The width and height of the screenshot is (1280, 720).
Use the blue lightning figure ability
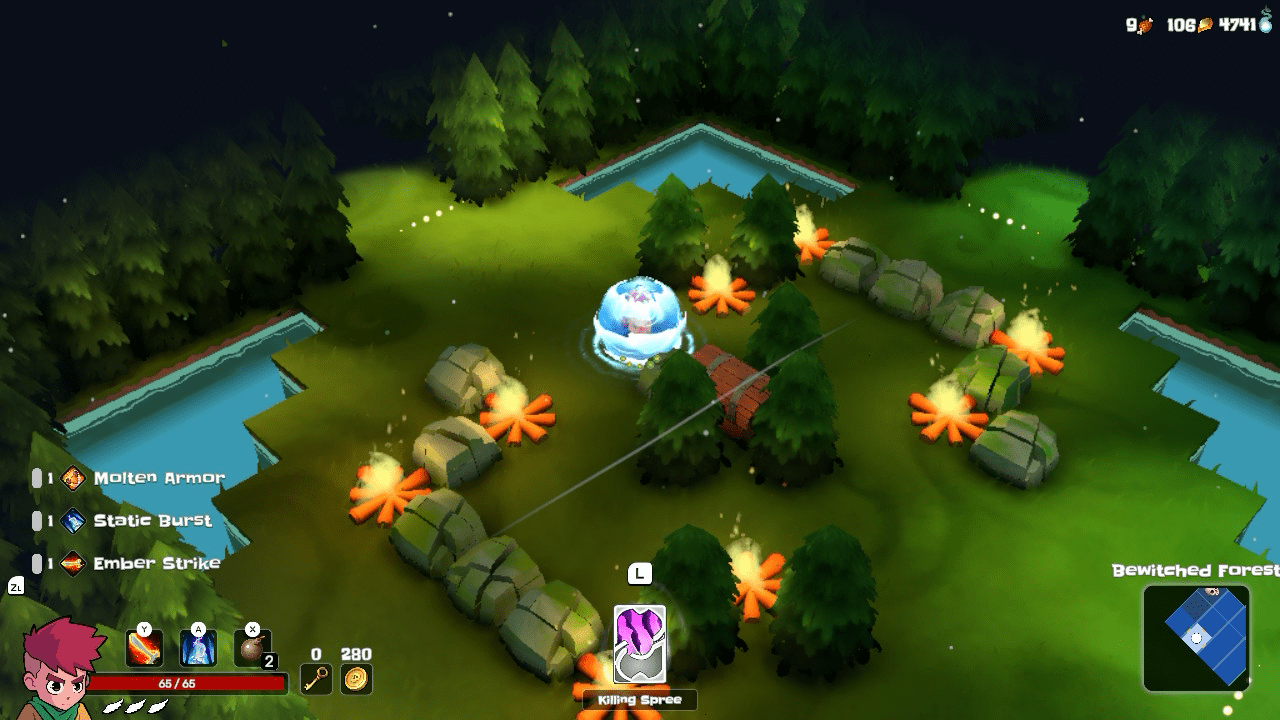198,648
